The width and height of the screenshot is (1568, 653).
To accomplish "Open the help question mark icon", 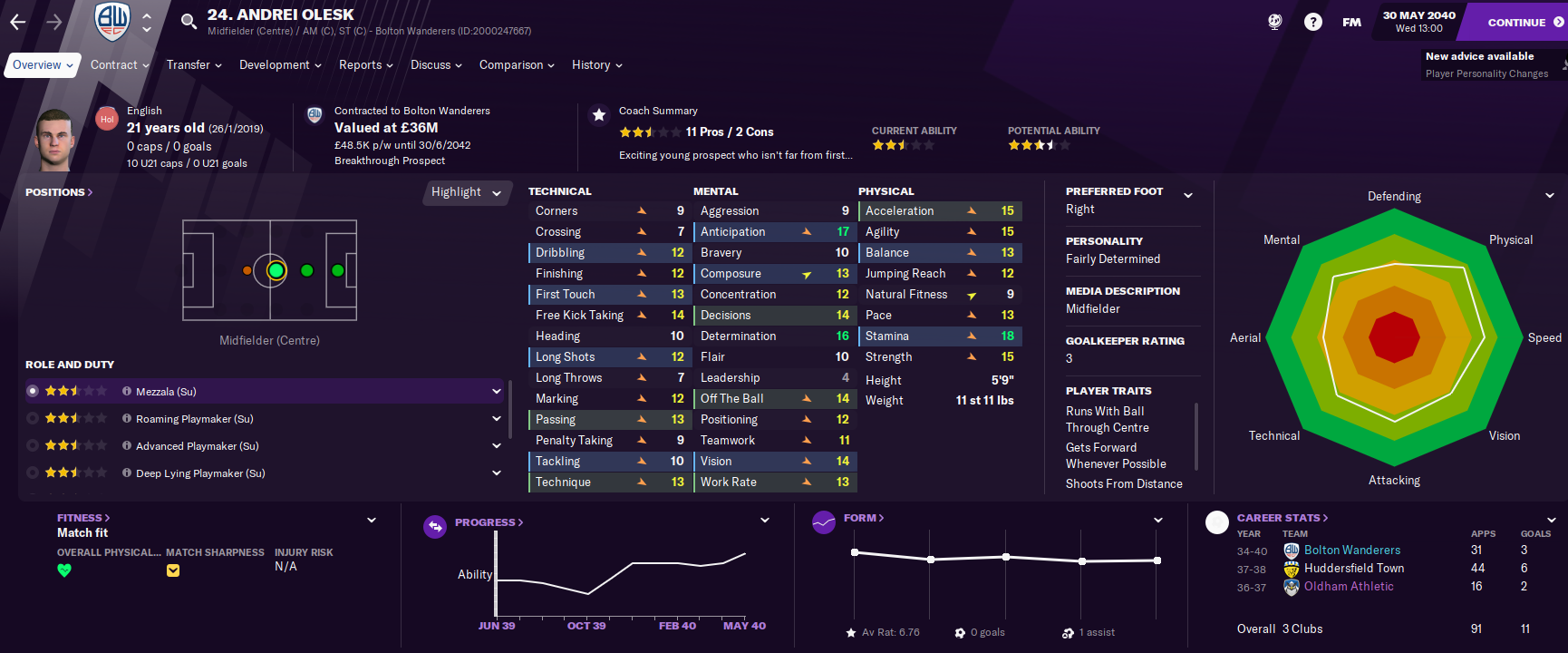I will (x=1312, y=22).
